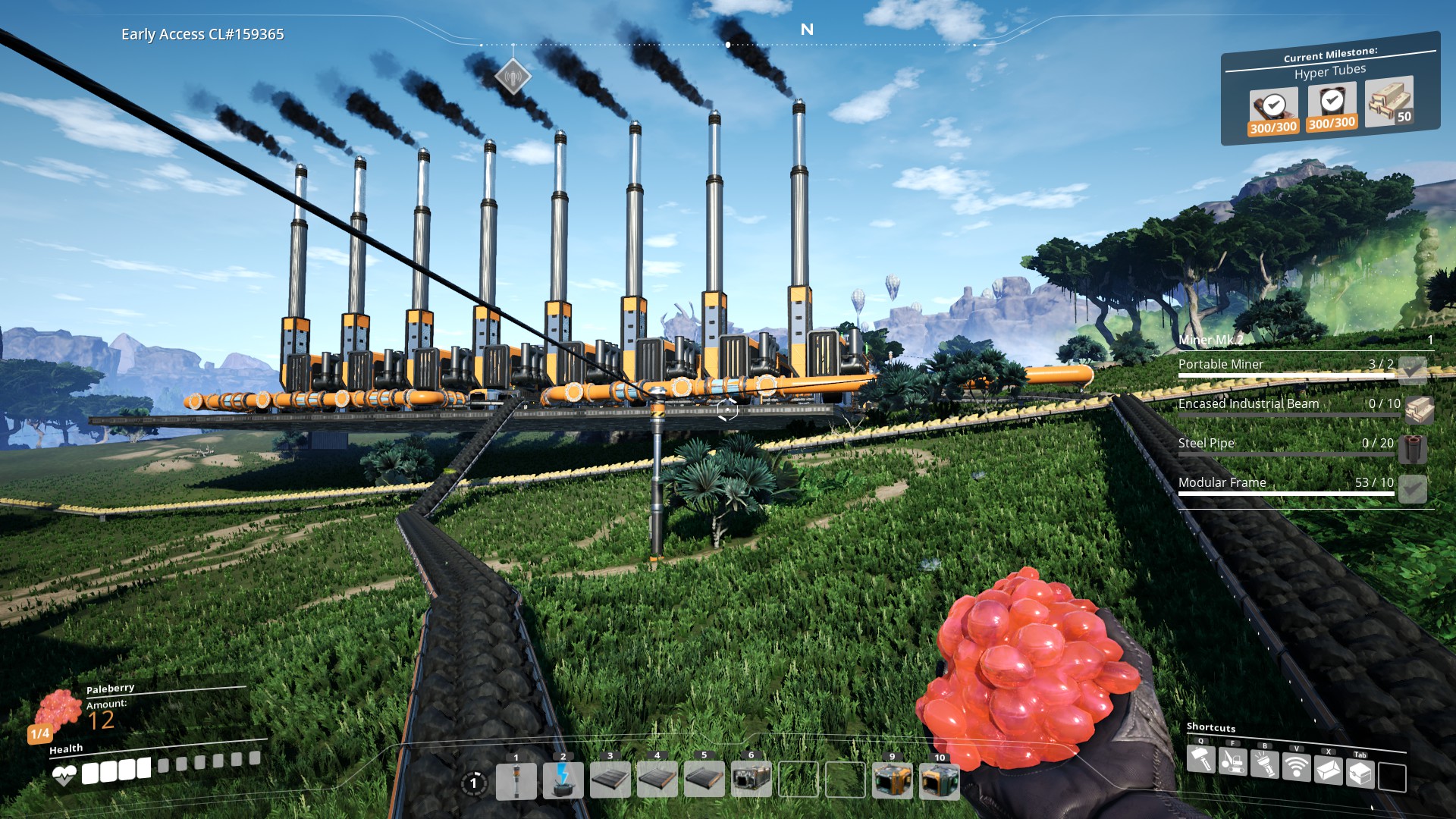Activate the scanner signal shortcut
This screenshot has height=819, width=1456.
point(1297,767)
